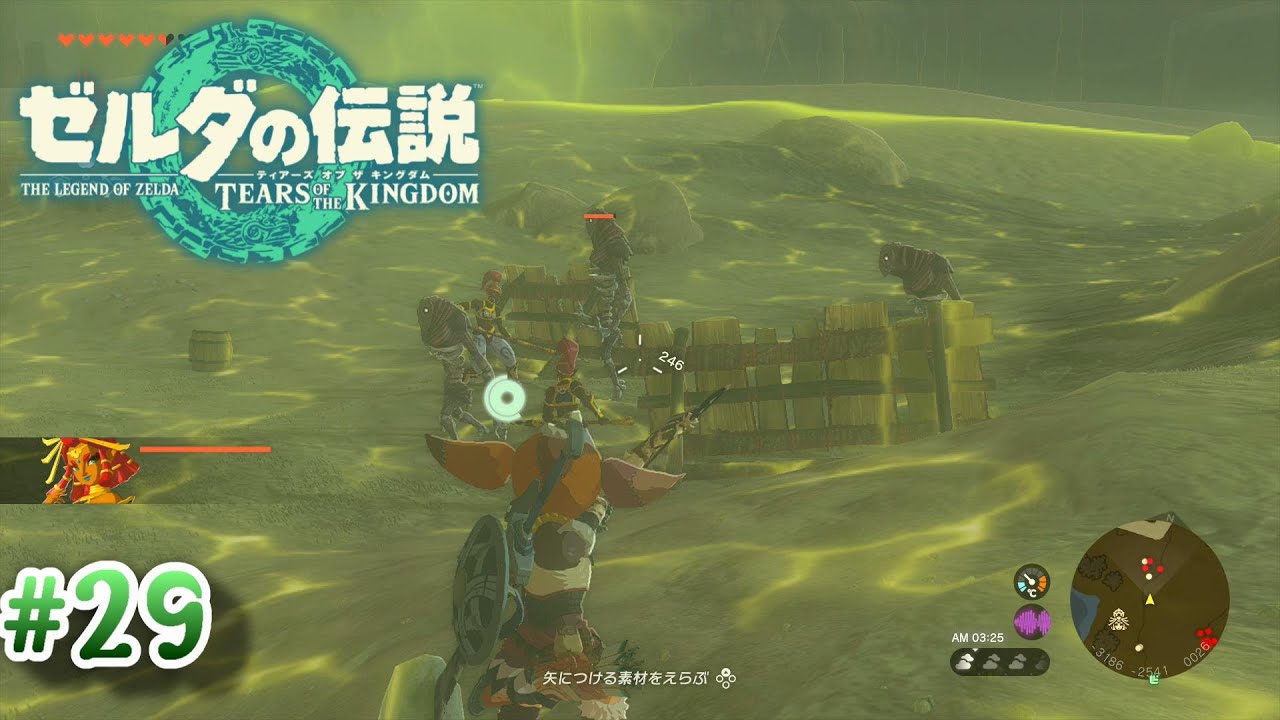Select the purple noise level meter
This screenshot has width=1280, height=720.
(x=1032, y=621)
